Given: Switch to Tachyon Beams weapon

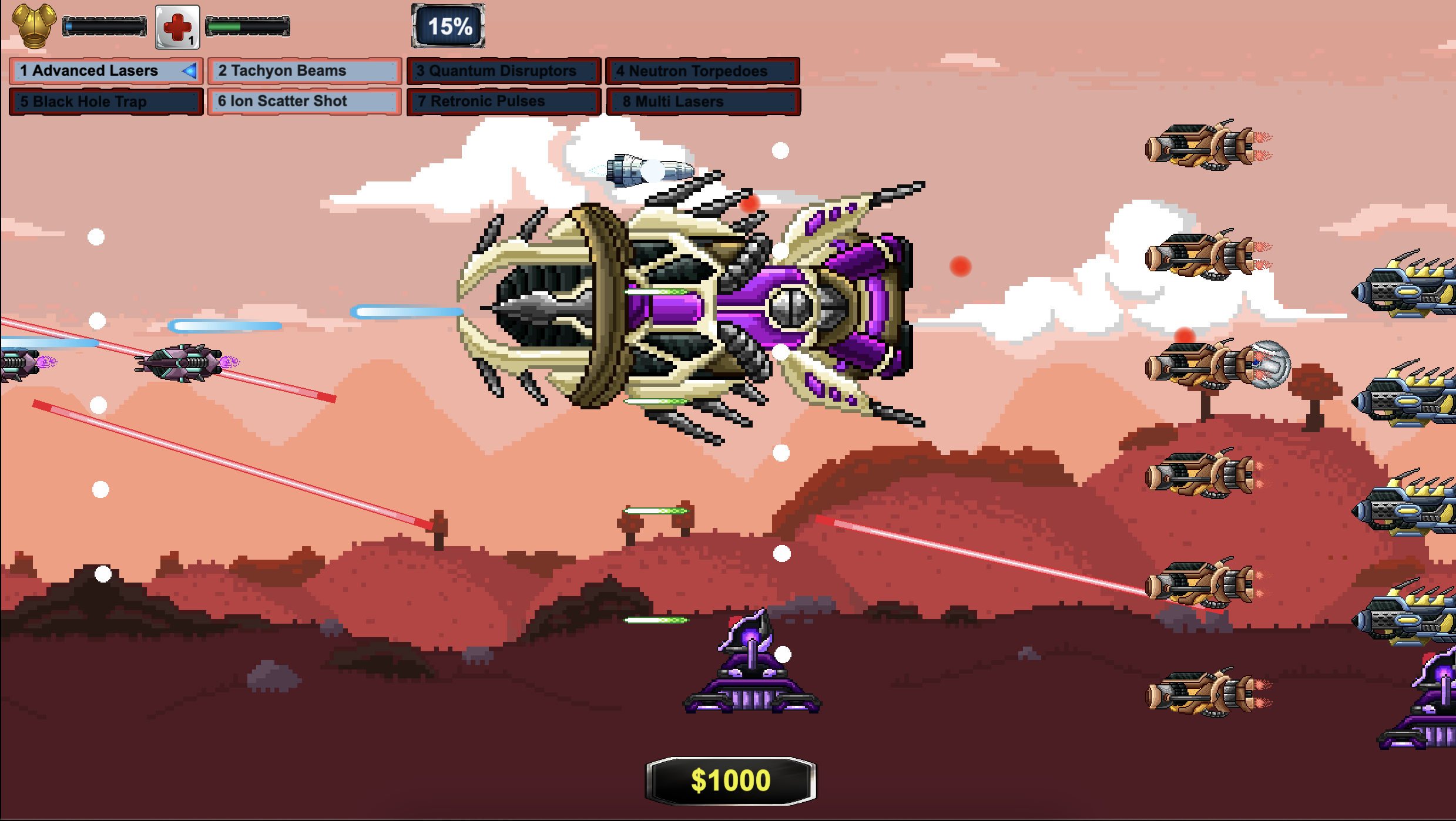Looking at the screenshot, I should tap(304, 71).
